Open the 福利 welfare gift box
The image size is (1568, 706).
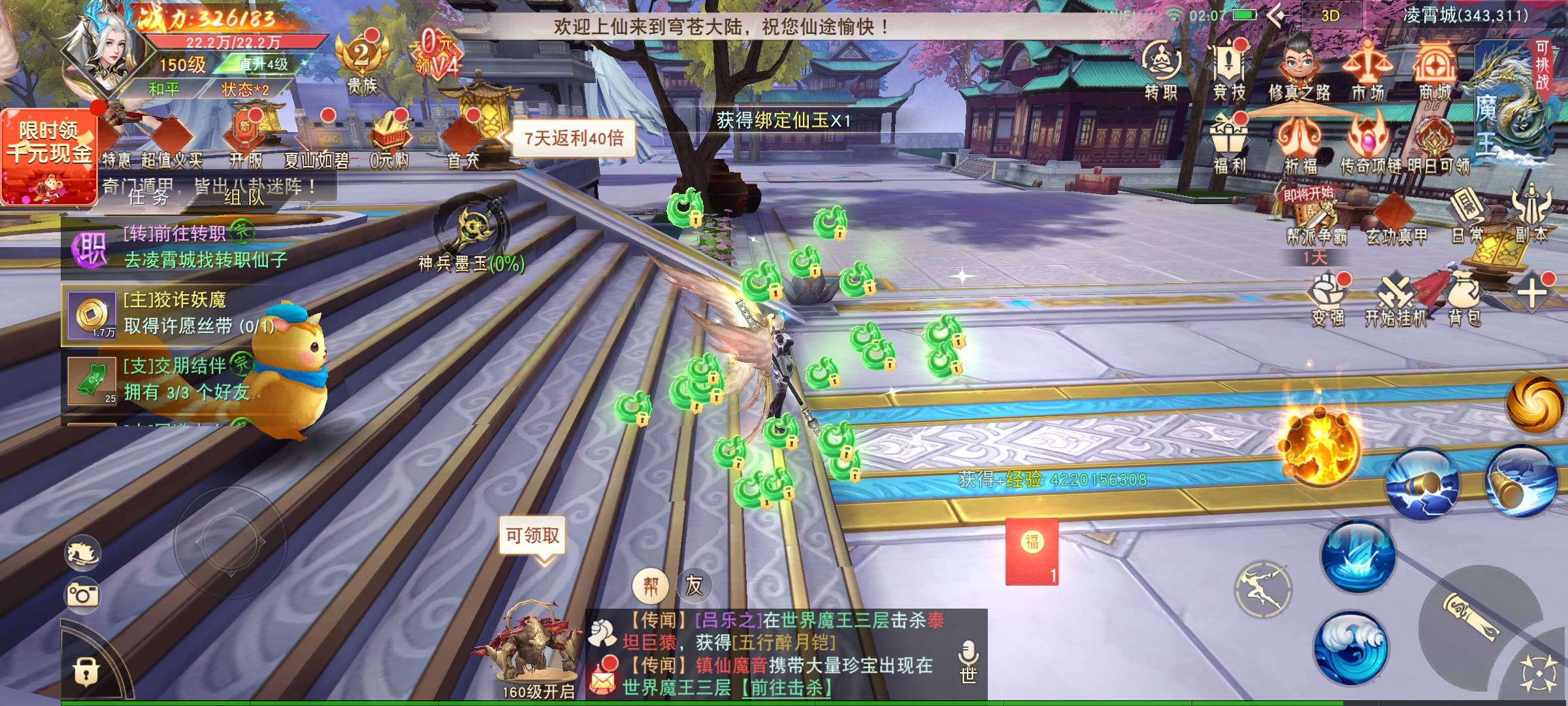click(x=1229, y=145)
